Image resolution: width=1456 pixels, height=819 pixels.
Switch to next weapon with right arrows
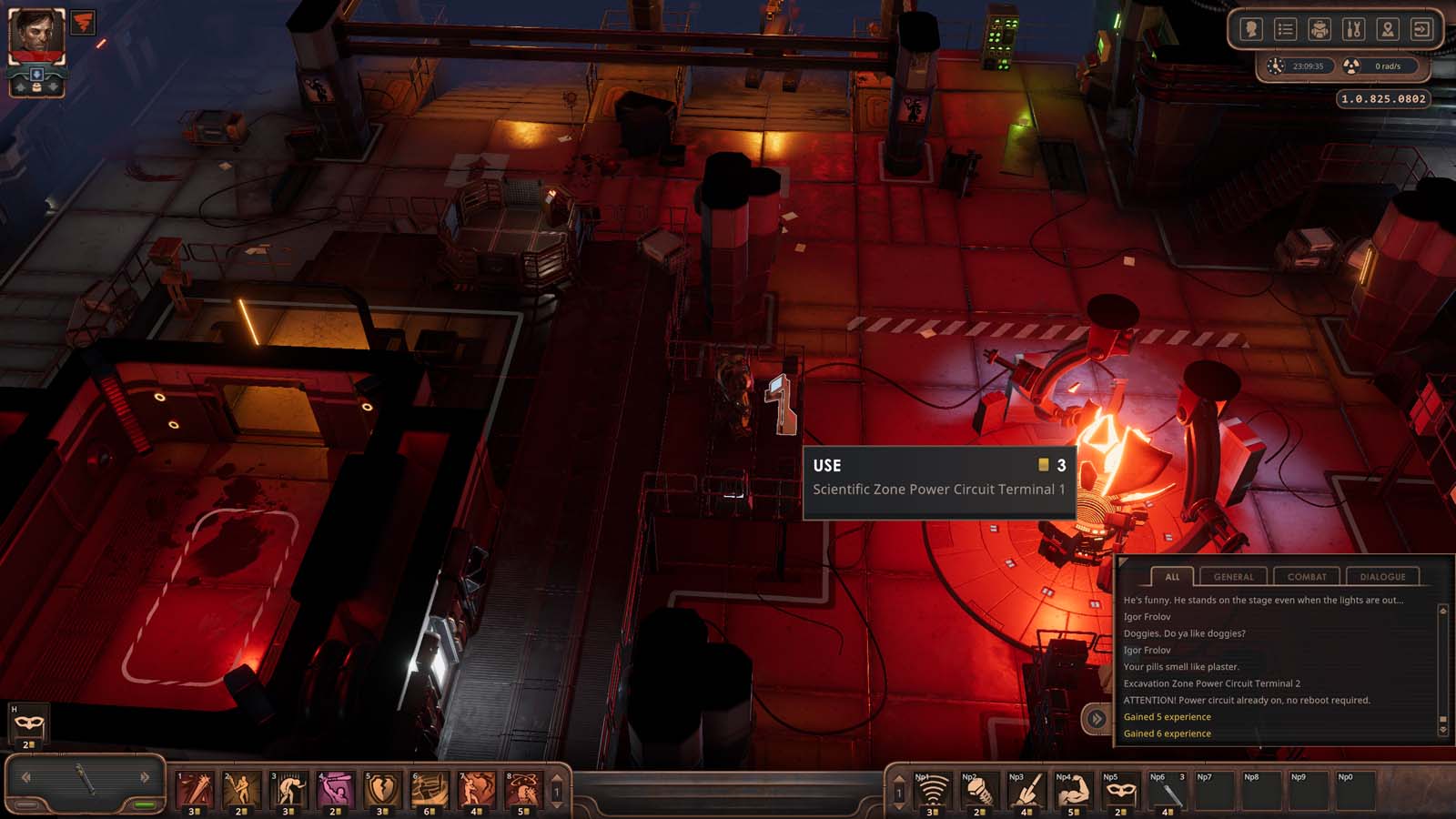click(x=145, y=777)
